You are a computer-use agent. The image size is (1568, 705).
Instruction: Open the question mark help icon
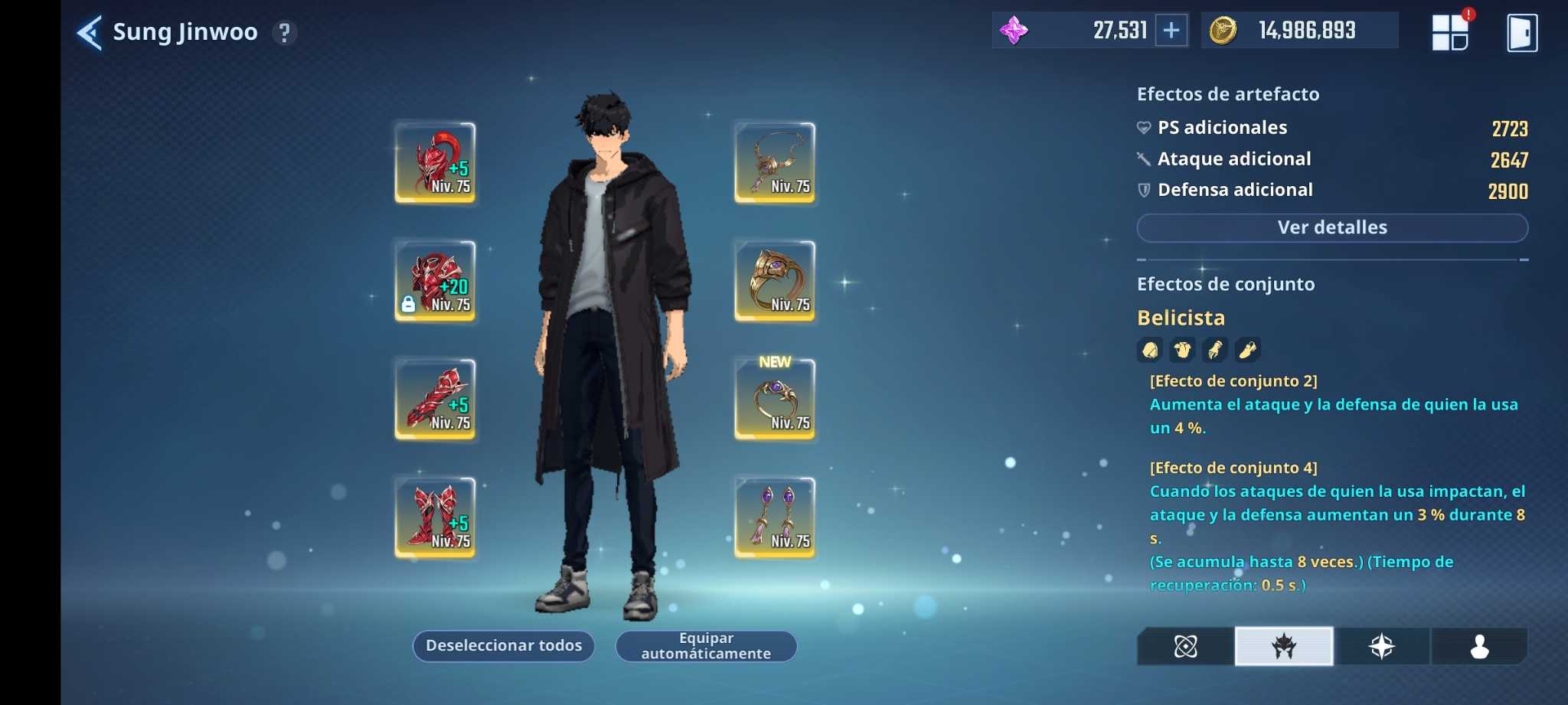click(285, 33)
